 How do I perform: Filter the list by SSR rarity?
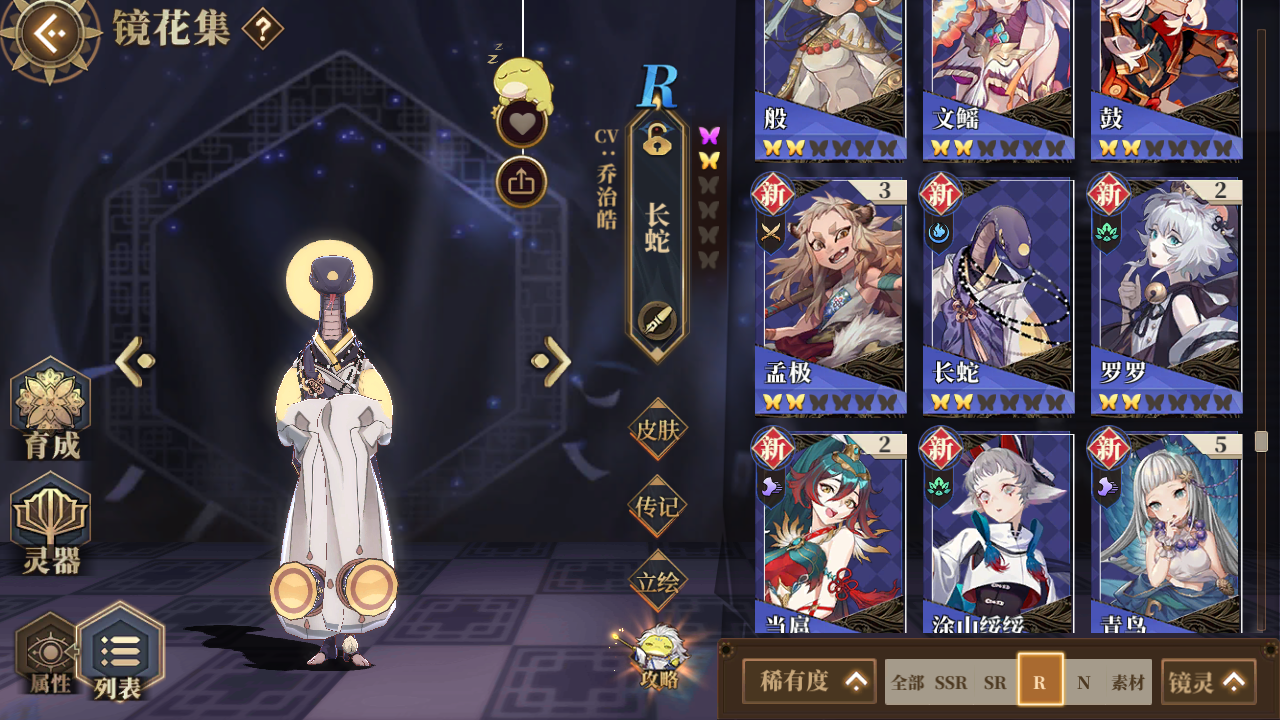point(951,683)
